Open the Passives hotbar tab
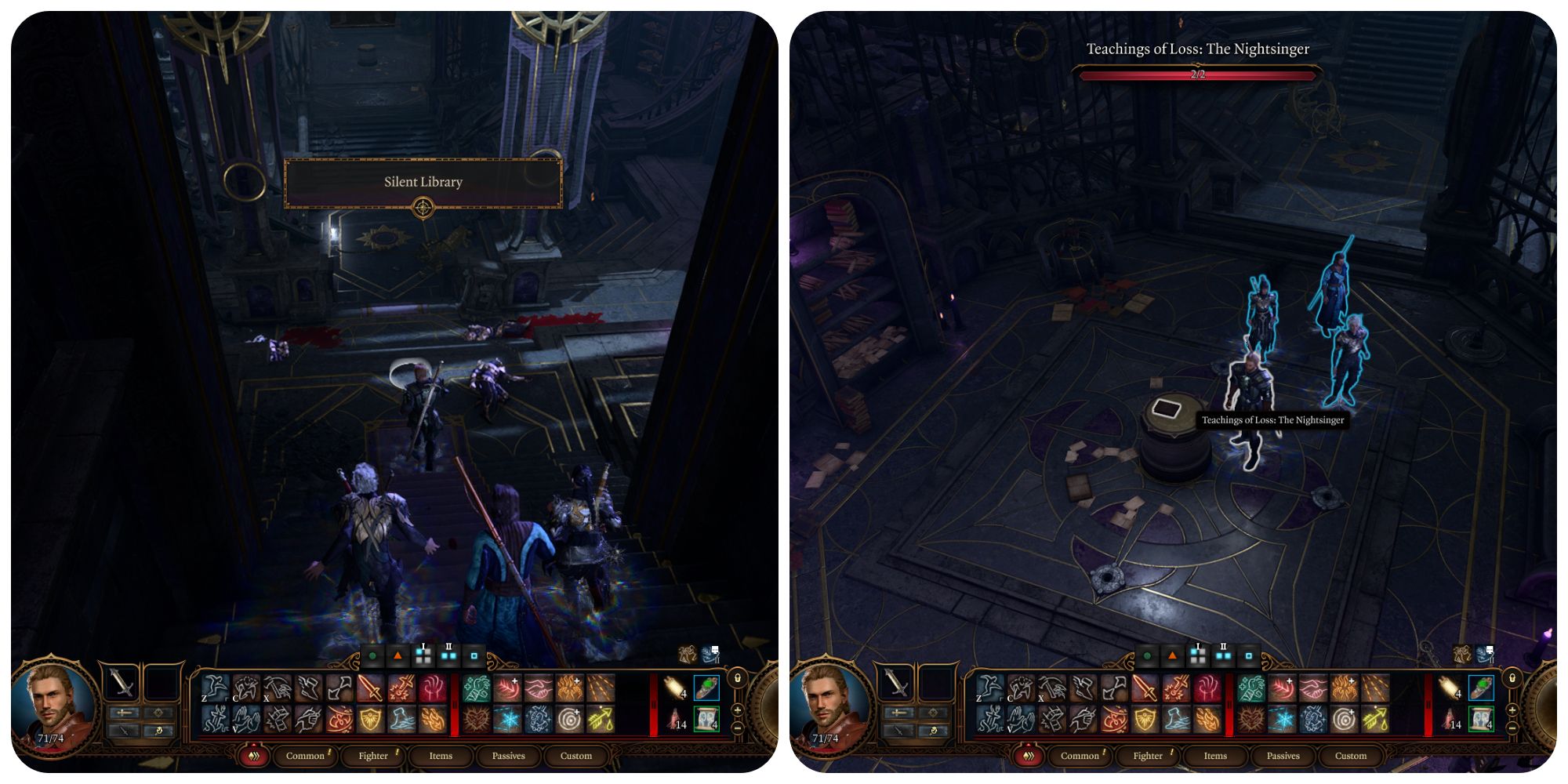 click(509, 756)
